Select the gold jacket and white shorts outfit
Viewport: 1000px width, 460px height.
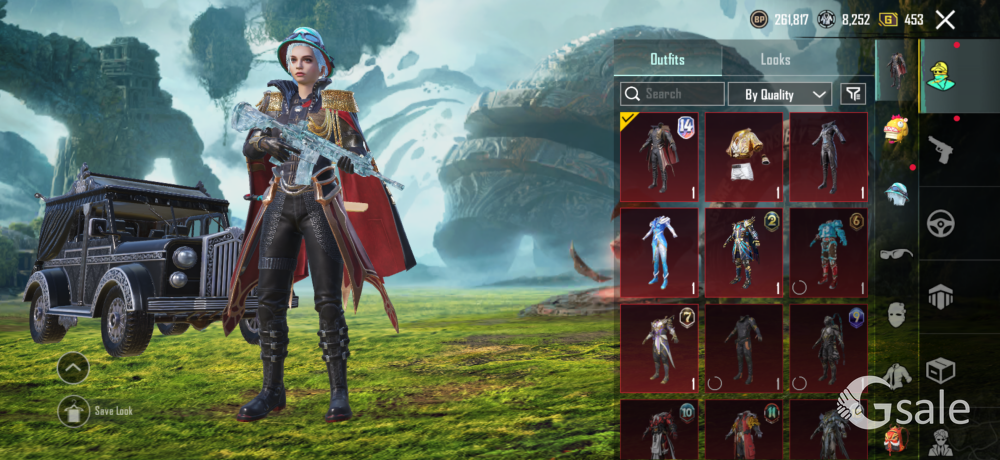click(744, 157)
